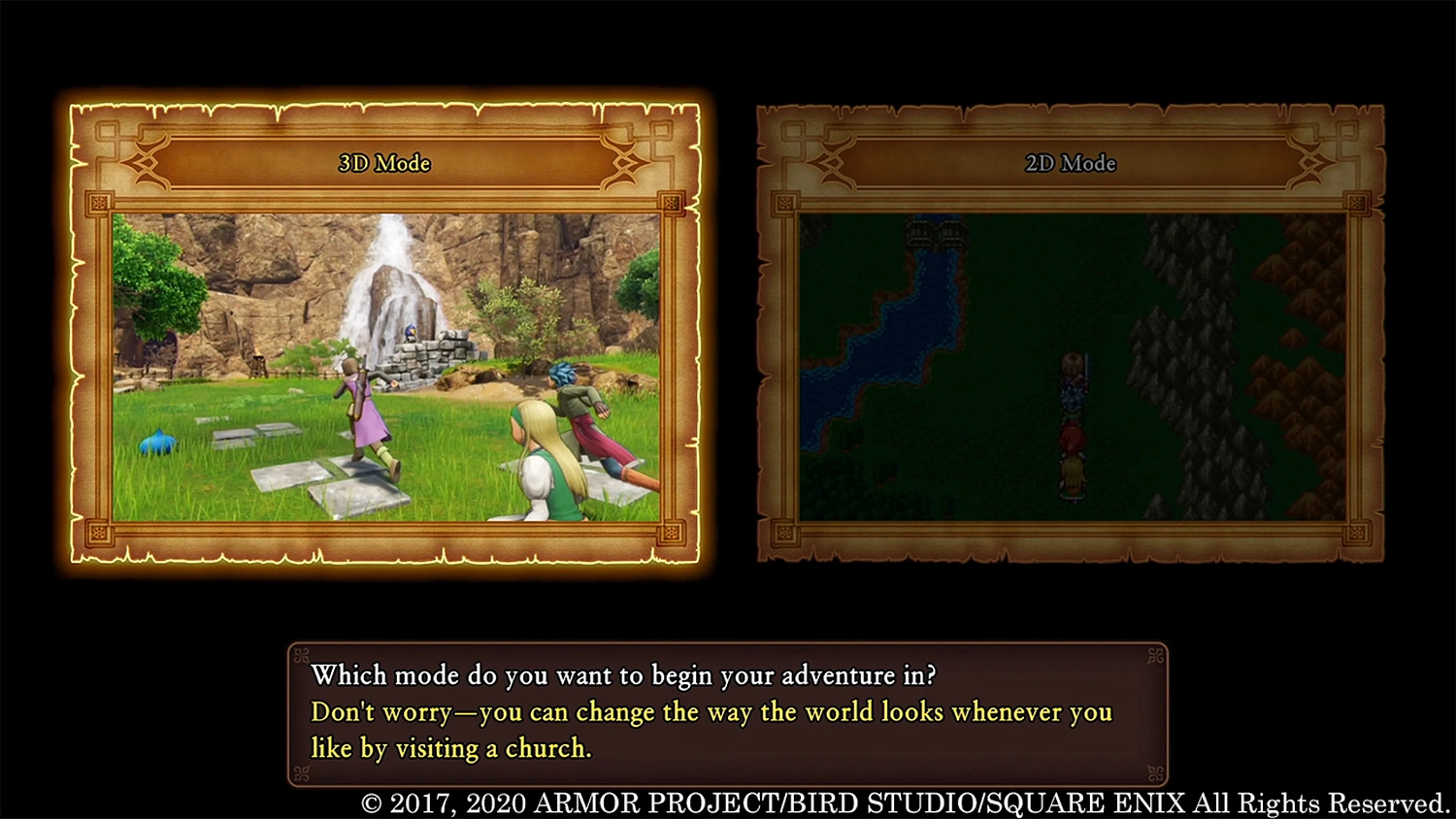Expand the 3D Mode title banner
Image resolution: width=1456 pixels, height=819 pixels.
pyautogui.click(x=382, y=163)
